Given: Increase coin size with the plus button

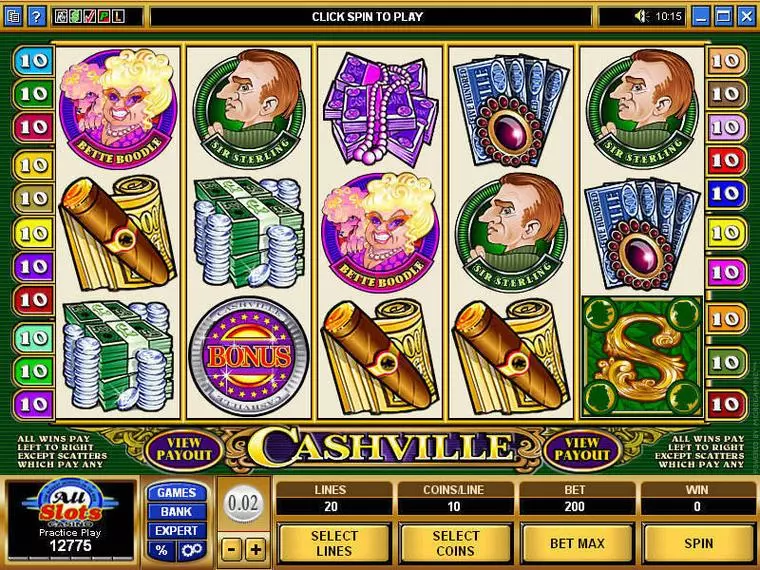Looking at the screenshot, I should coord(255,550).
